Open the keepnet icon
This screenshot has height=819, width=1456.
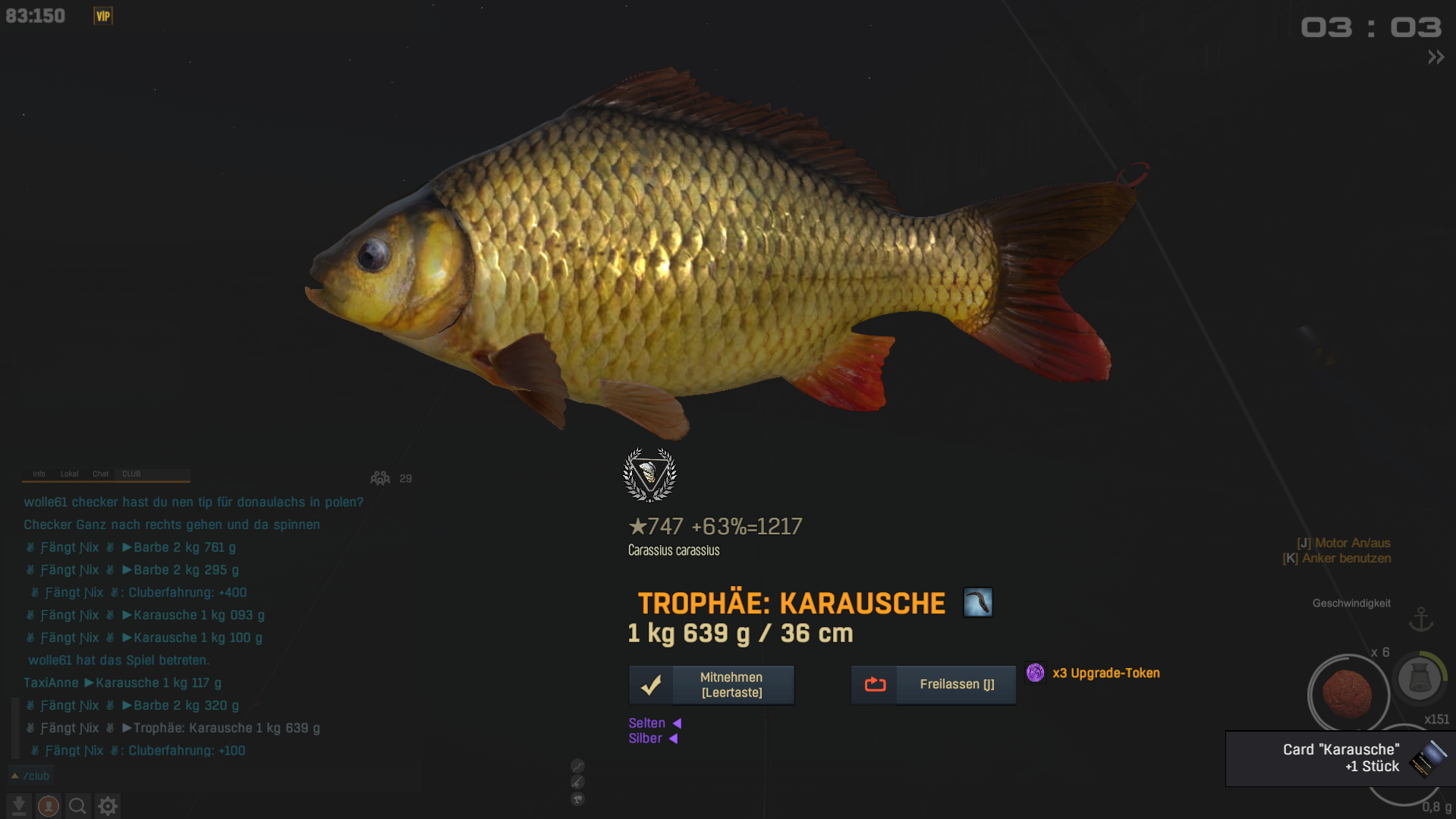pyautogui.click(x=1419, y=678)
